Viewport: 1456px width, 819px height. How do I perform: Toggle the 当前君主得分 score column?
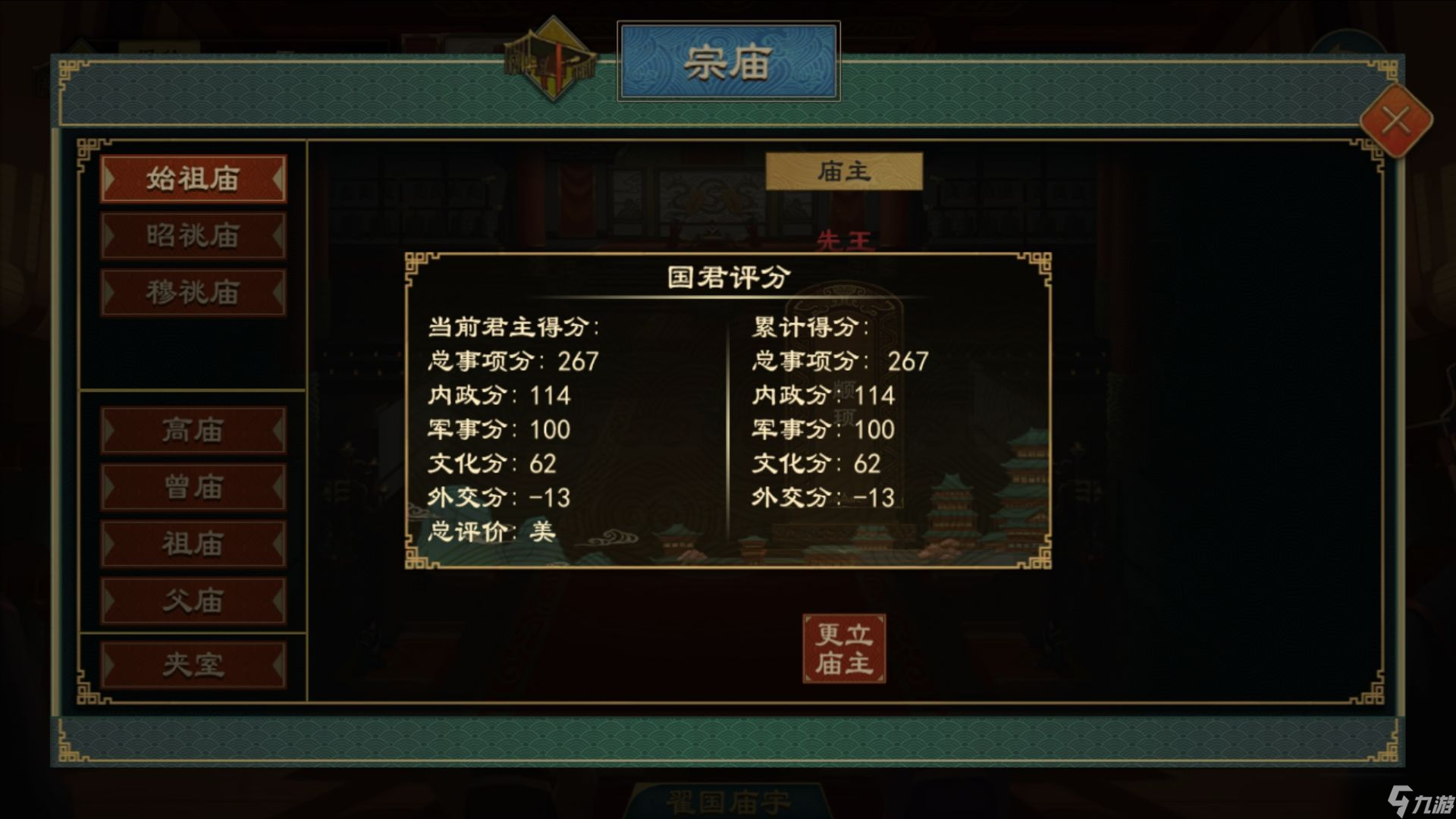pos(513,328)
